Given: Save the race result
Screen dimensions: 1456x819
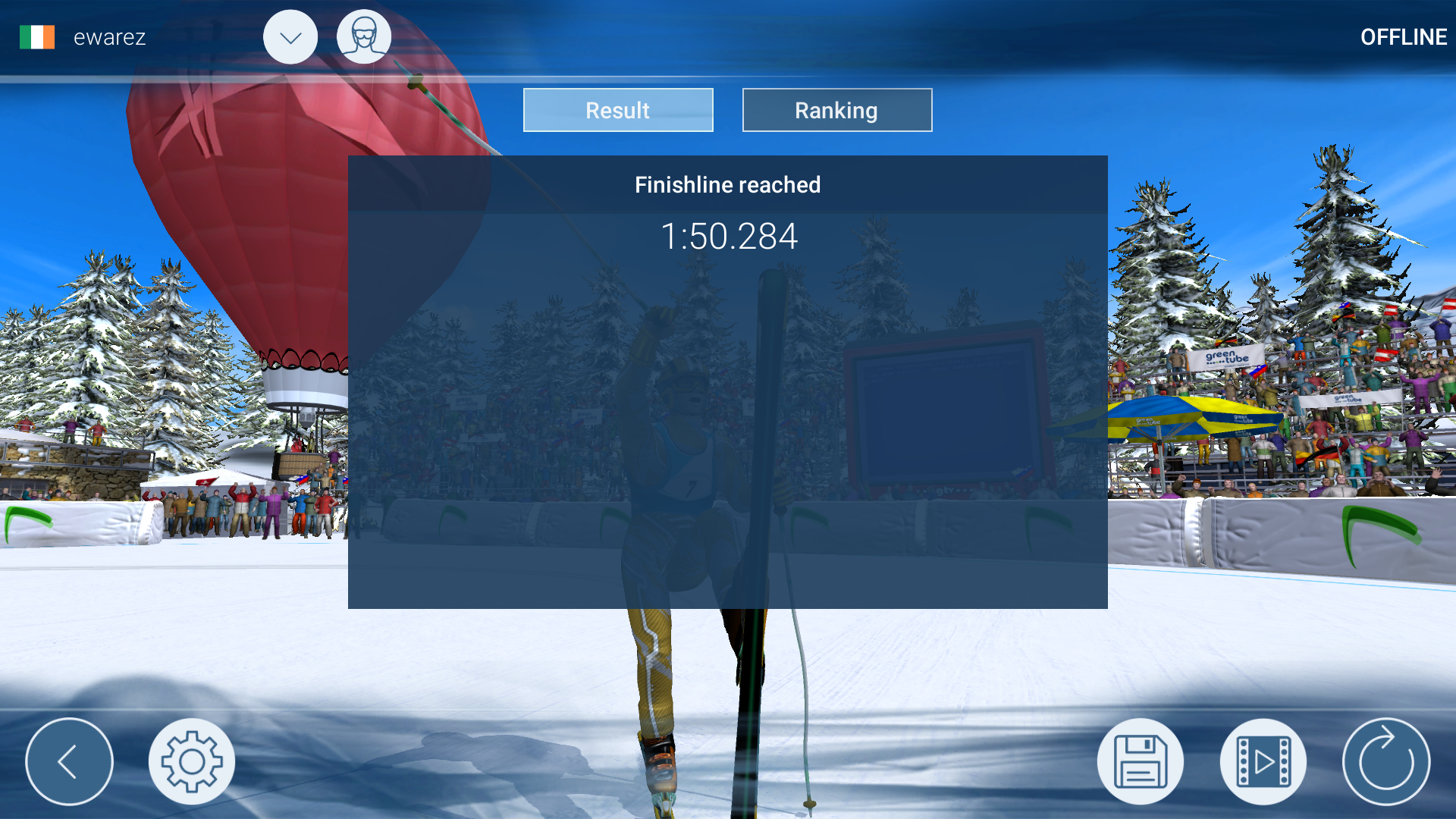Looking at the screenshot, I should click(x=1140, y=761).
